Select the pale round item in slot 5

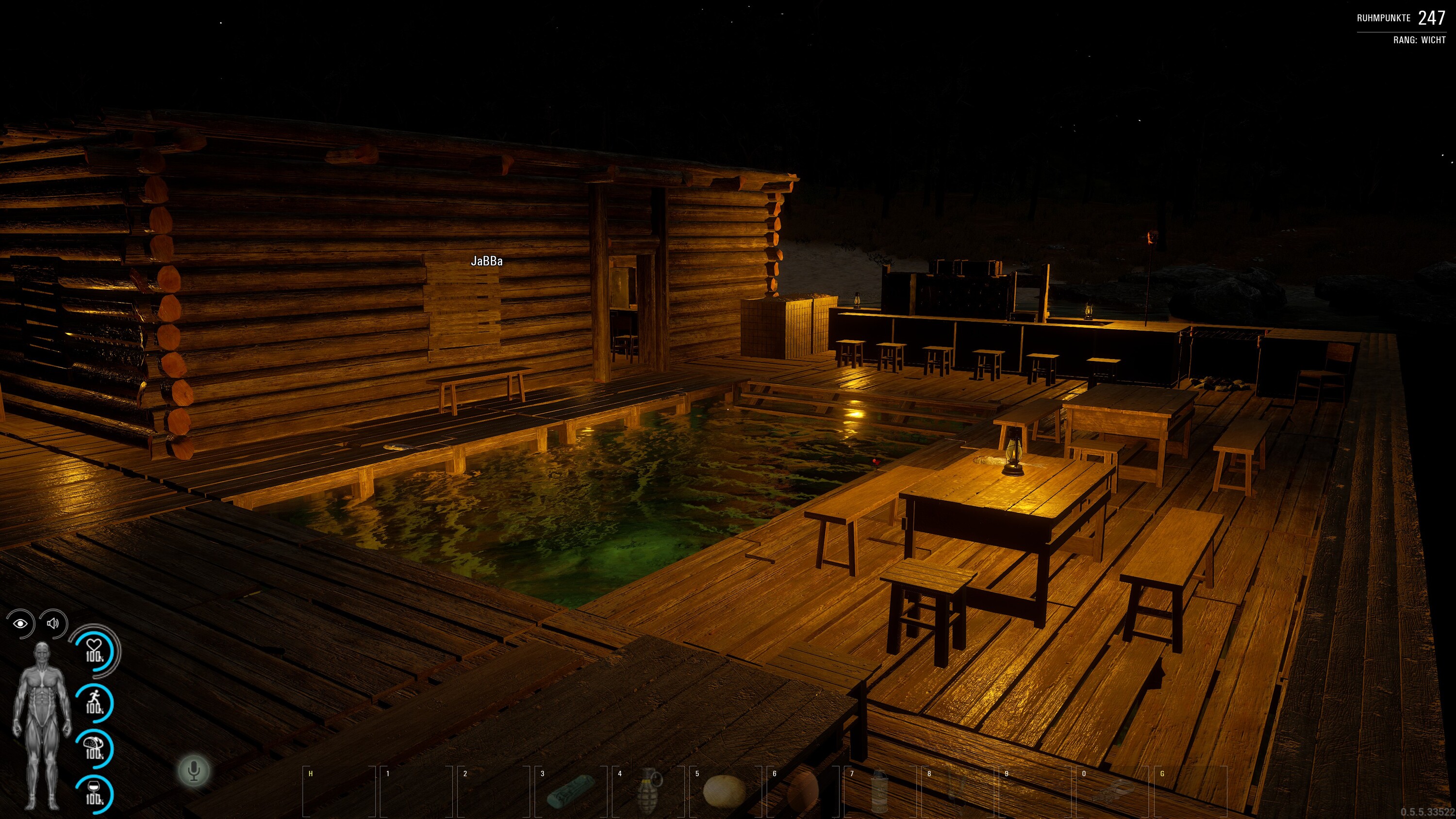tap(724, 790)
